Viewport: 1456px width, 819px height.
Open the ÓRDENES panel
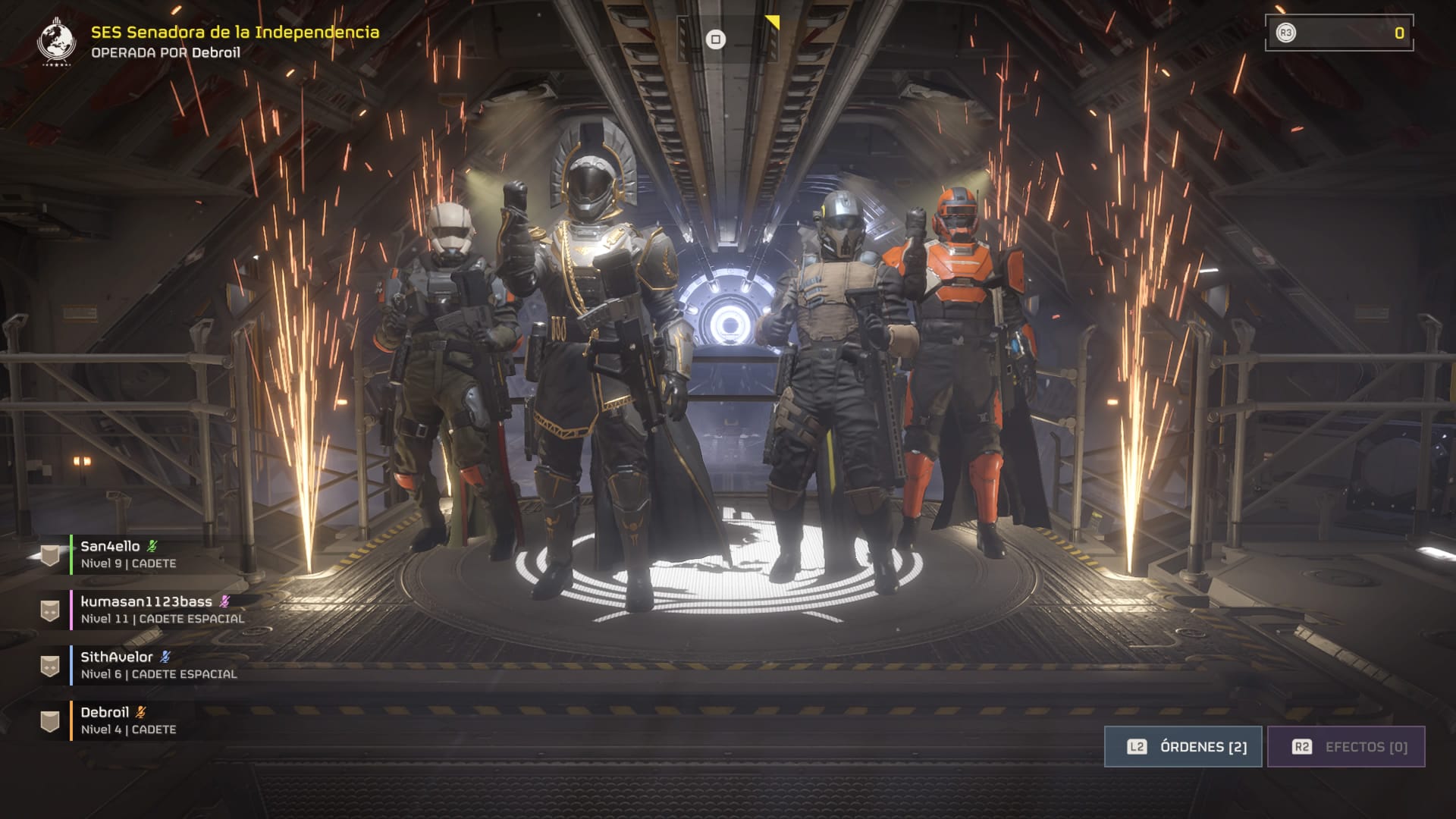tap(1182, 747)
